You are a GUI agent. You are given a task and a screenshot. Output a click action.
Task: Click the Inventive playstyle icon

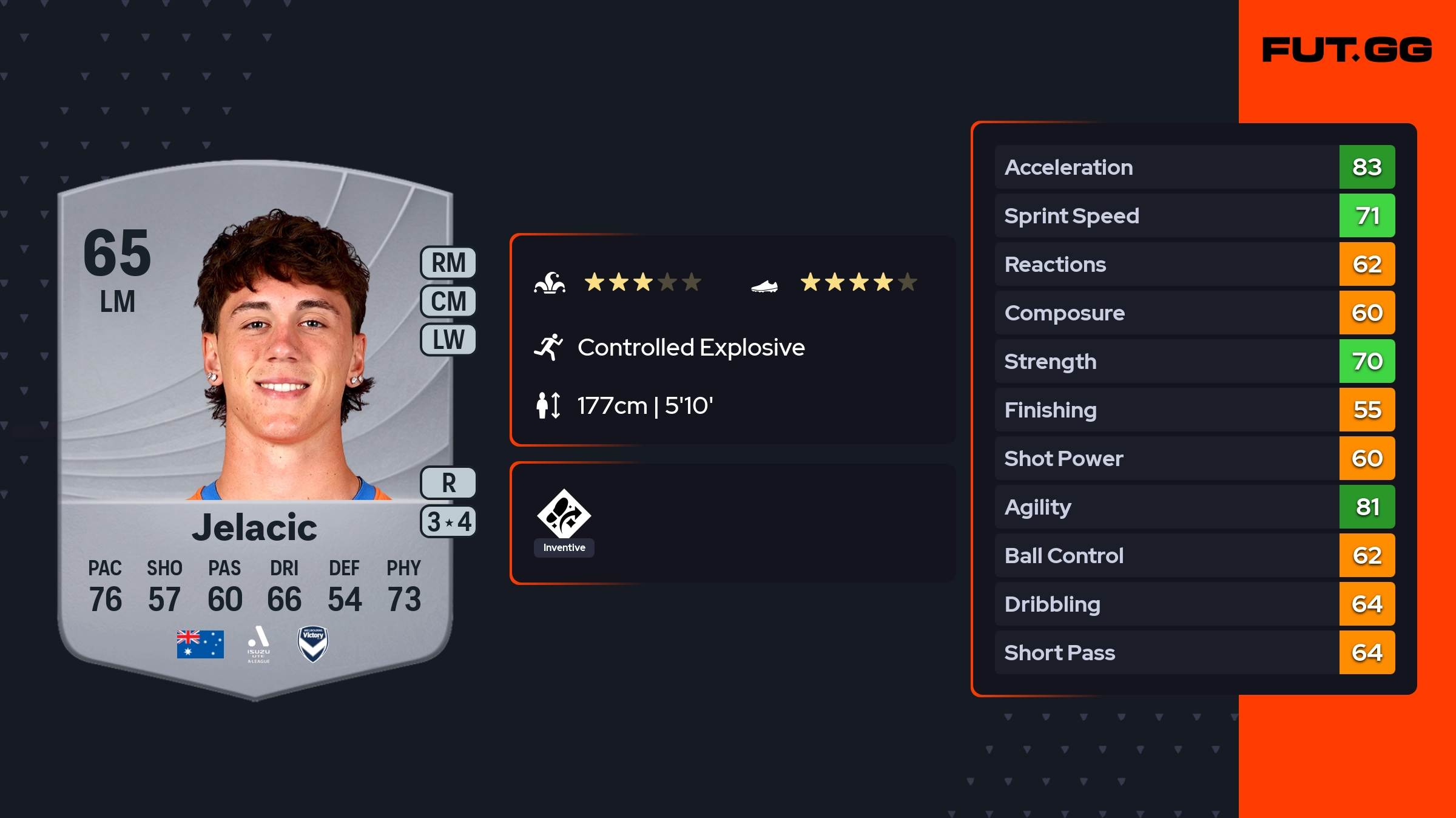(x=564, y=513)
